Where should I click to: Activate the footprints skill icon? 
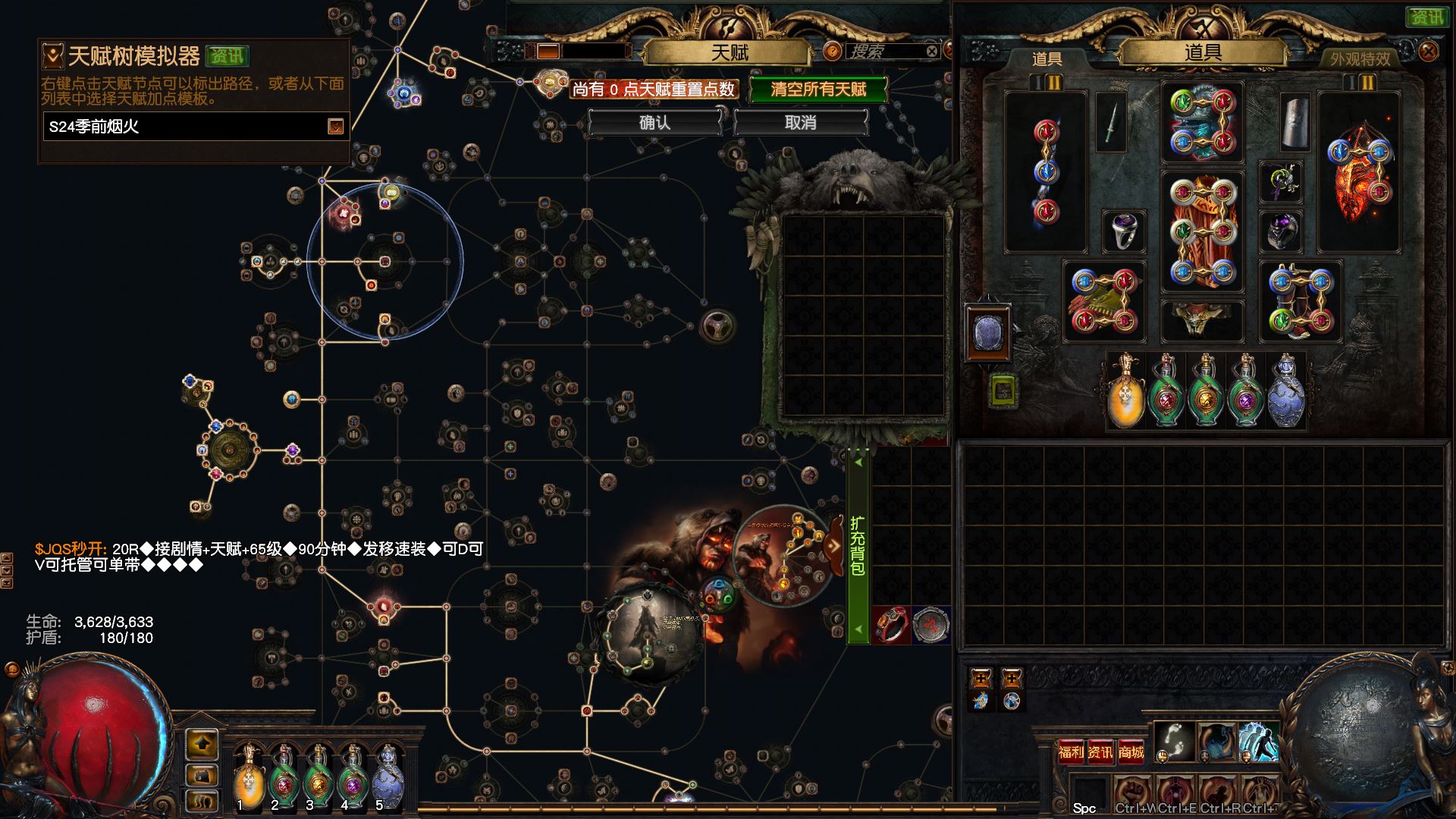[1174, 741]
